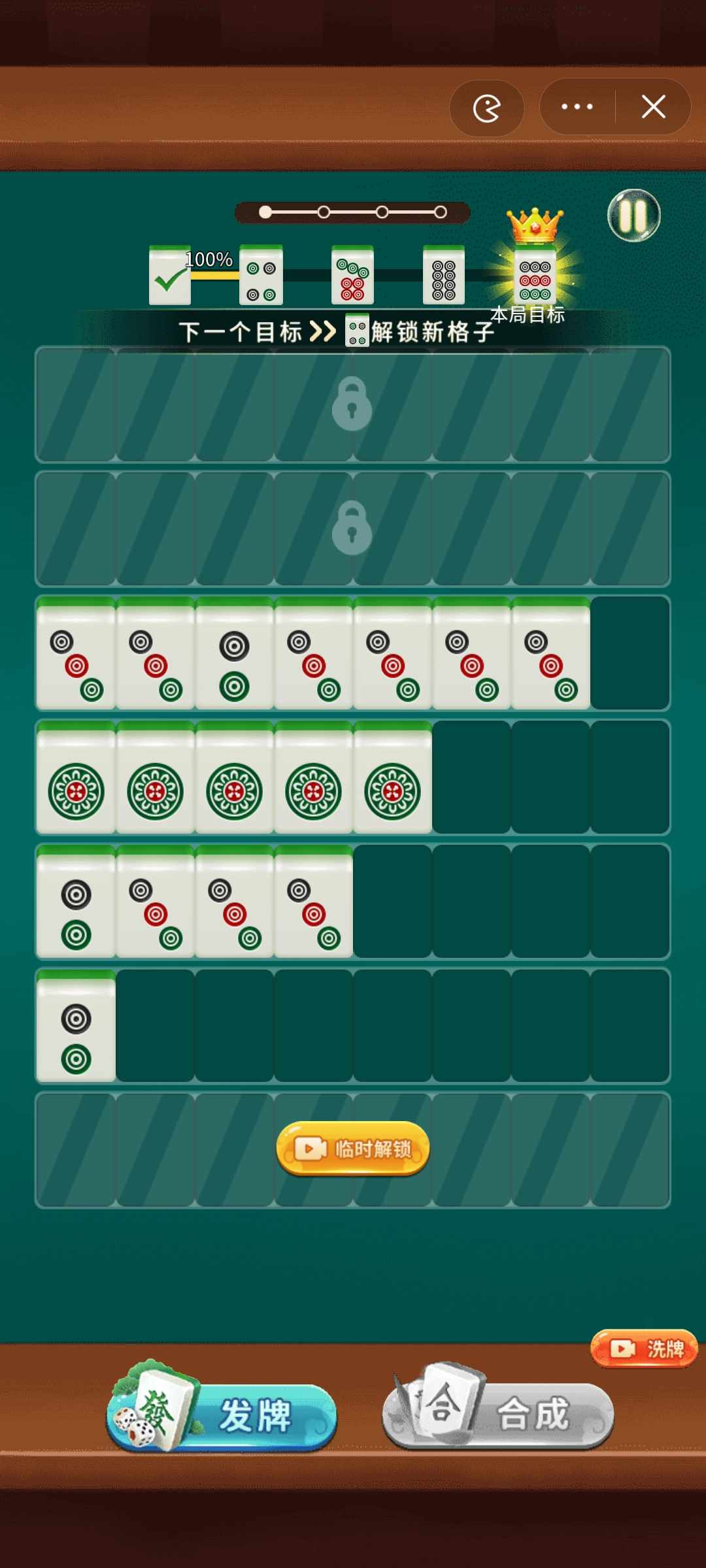Open the three-dot more options menu
706x1568 pixels.
[x=577, y=106]
